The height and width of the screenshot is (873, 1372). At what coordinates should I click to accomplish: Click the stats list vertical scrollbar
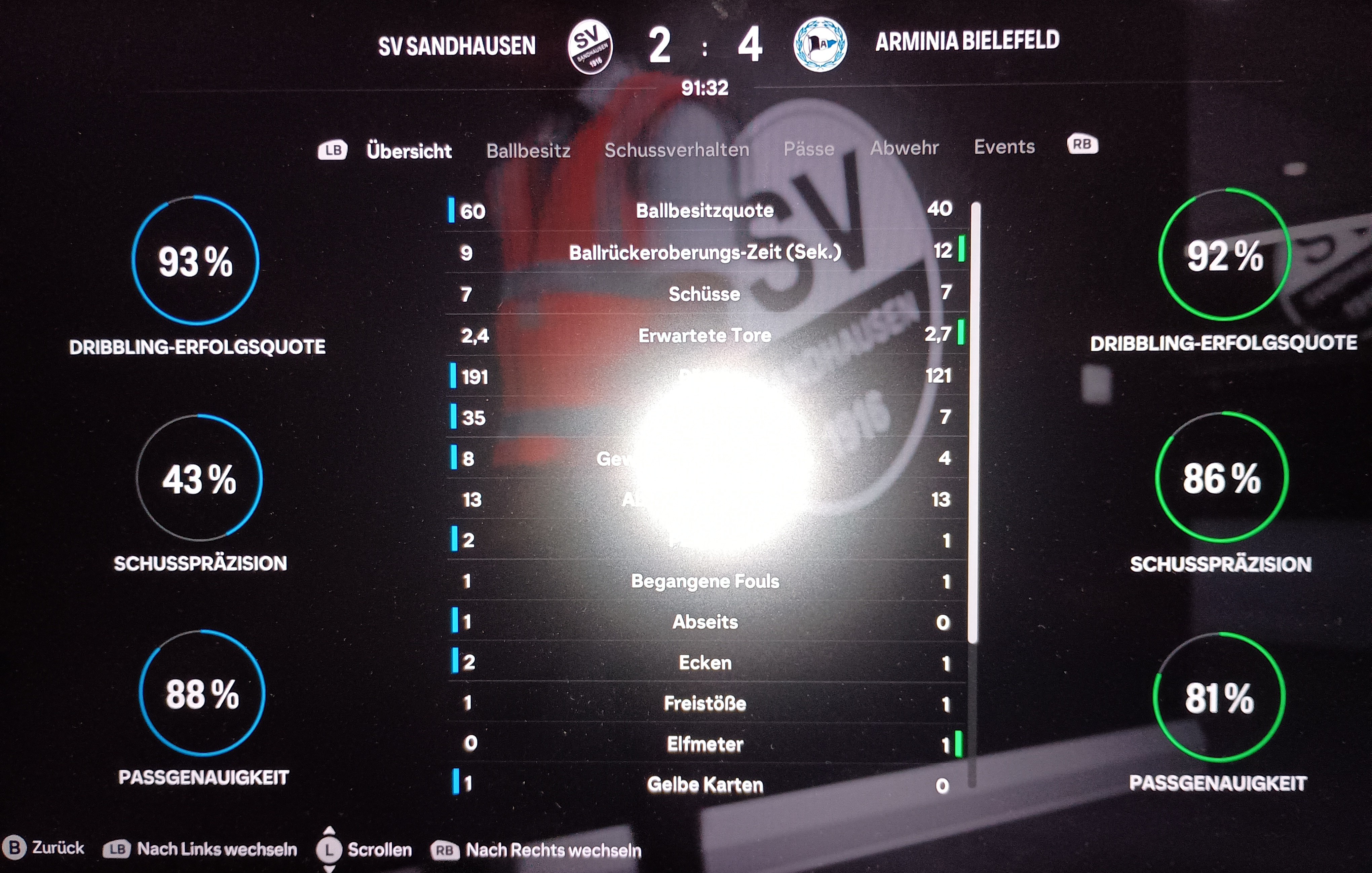[x=975, y=422]
